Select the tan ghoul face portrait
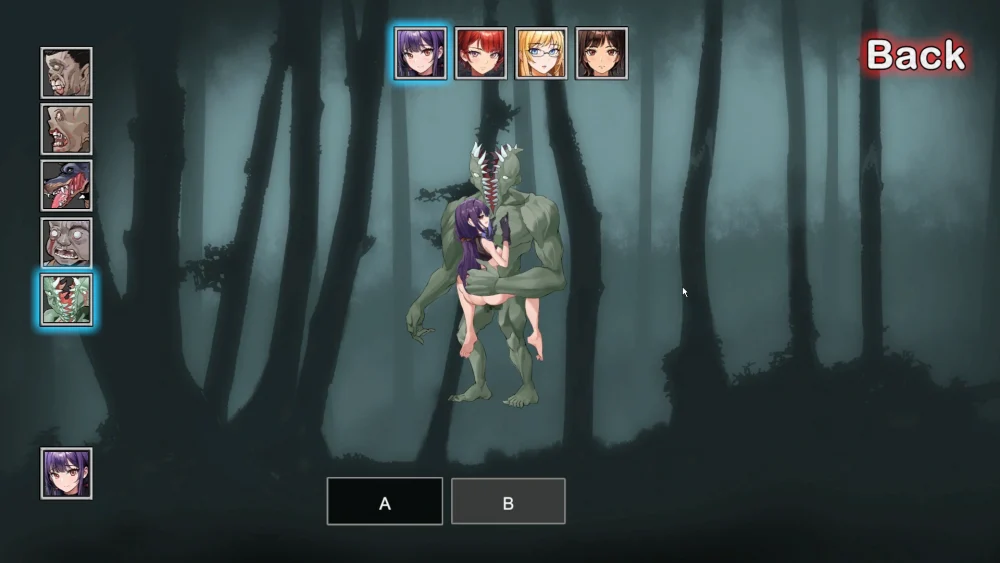Screen dimensions: 1000x563 coord(67,129)
